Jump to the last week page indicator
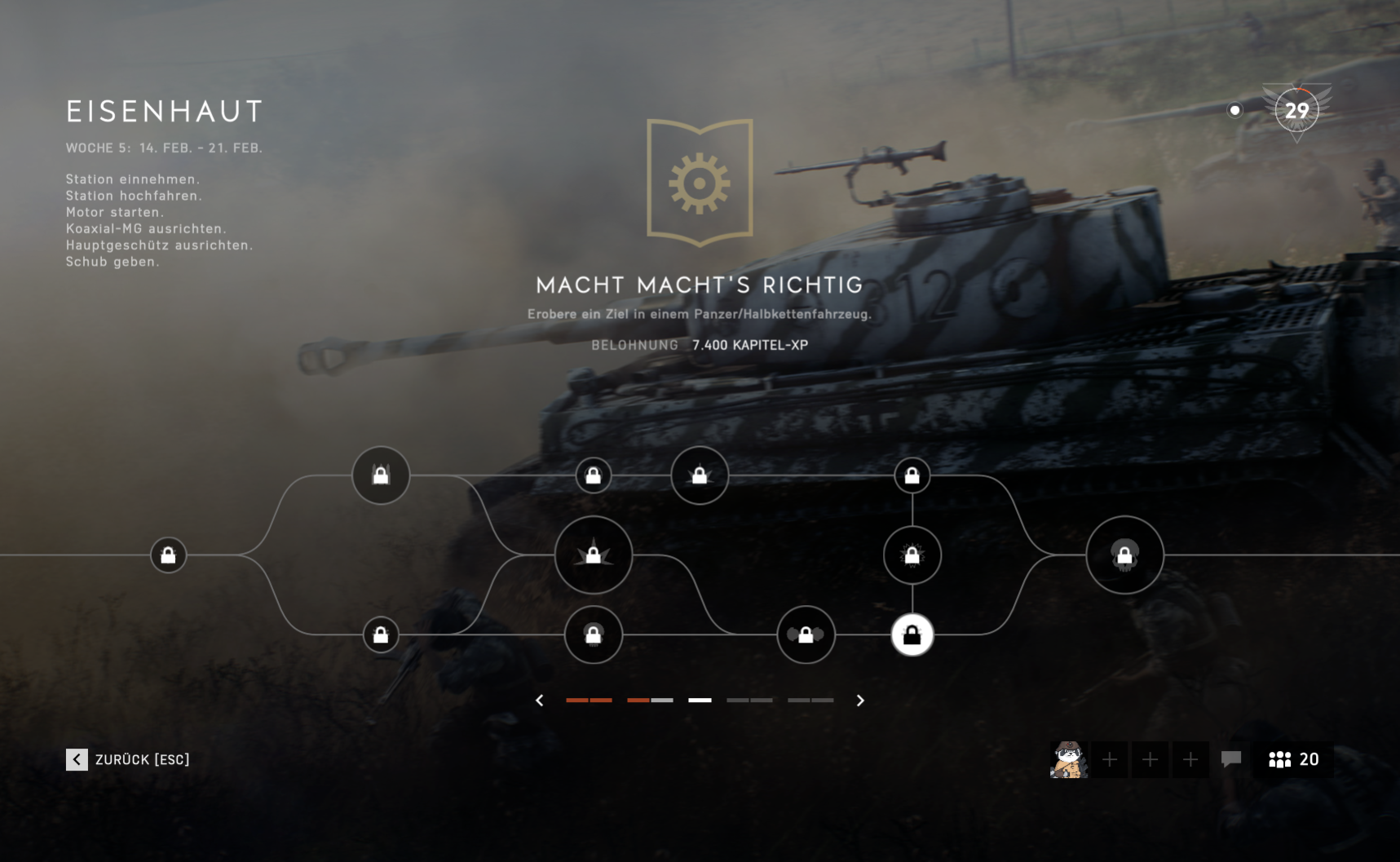 tap(810, 701)
